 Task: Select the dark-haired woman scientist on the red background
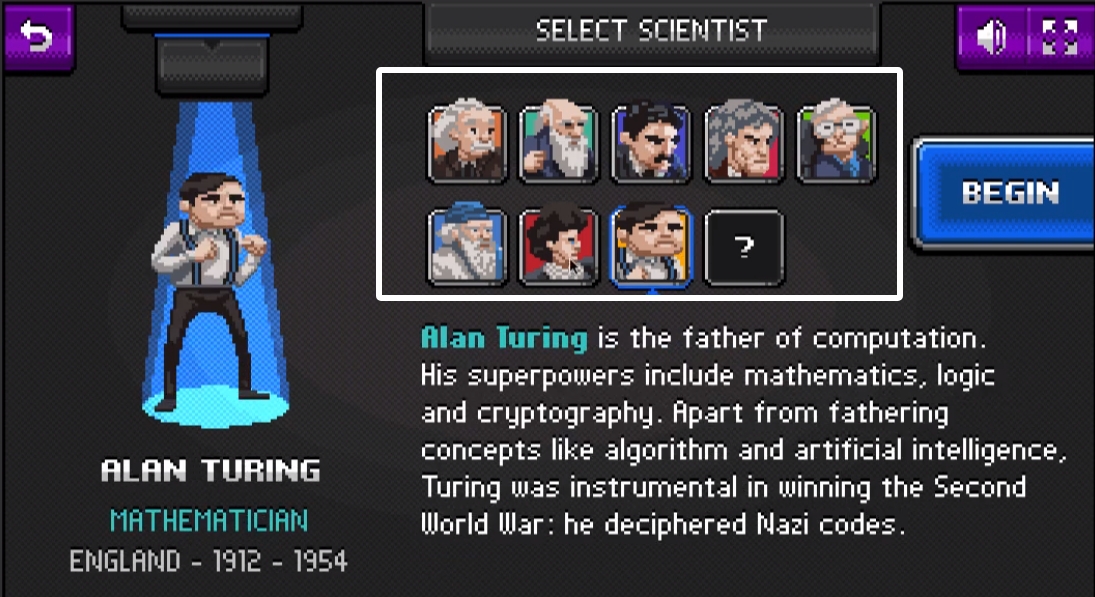pyautogui.click(x=559, y=247)
